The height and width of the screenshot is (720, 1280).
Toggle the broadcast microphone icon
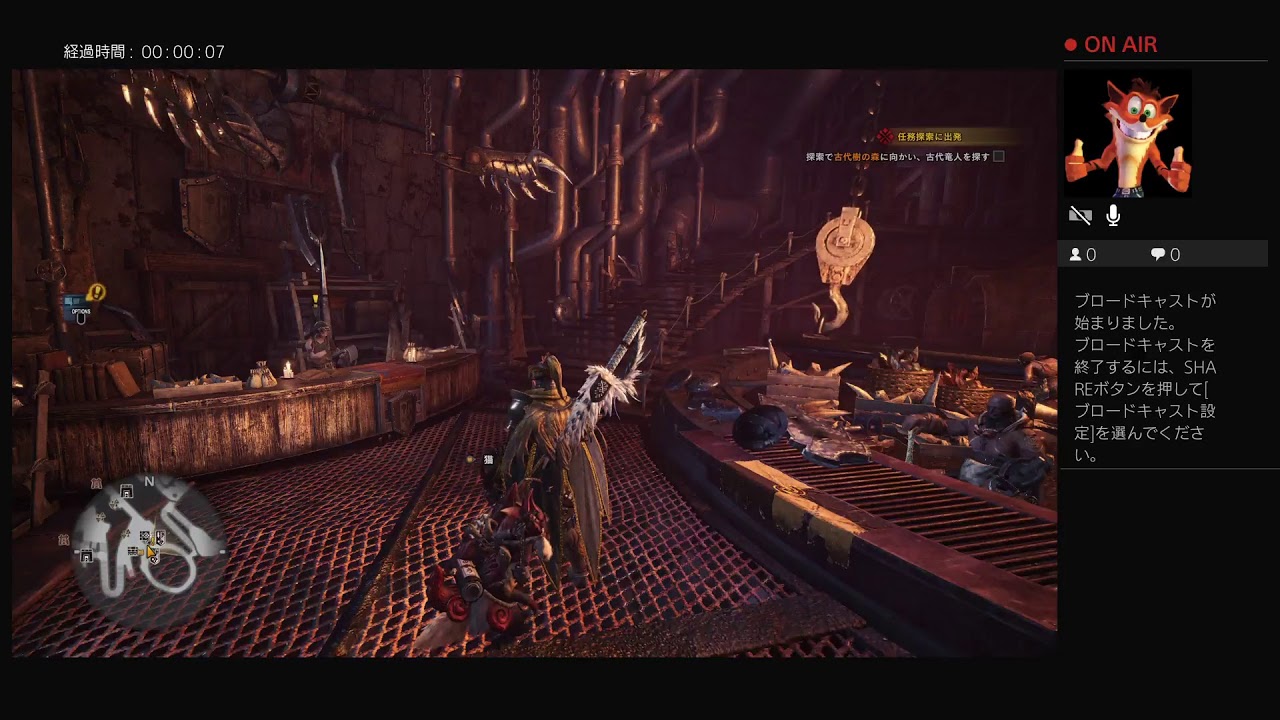(1113, 215)
